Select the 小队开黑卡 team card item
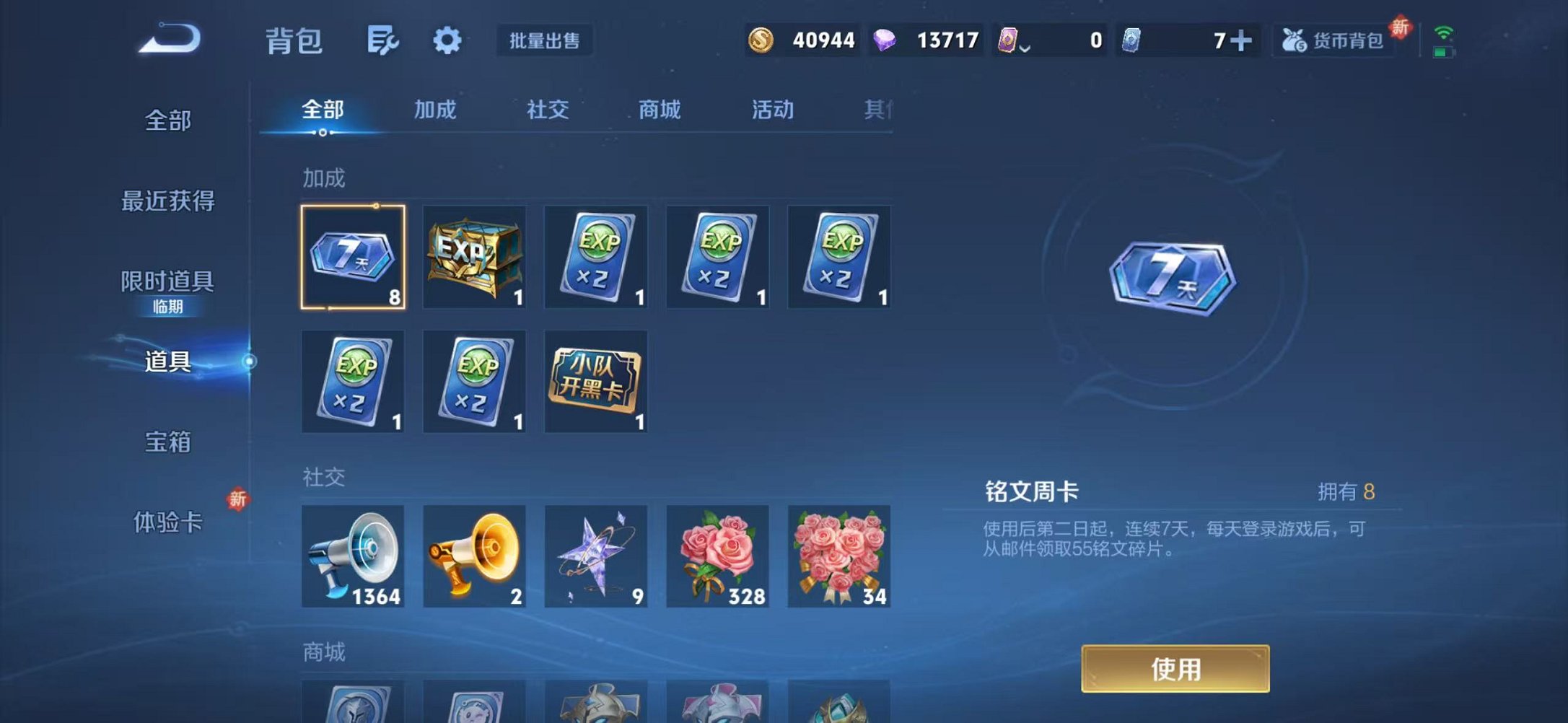The width and height of the screenshot is (1568, 723). 595,382
